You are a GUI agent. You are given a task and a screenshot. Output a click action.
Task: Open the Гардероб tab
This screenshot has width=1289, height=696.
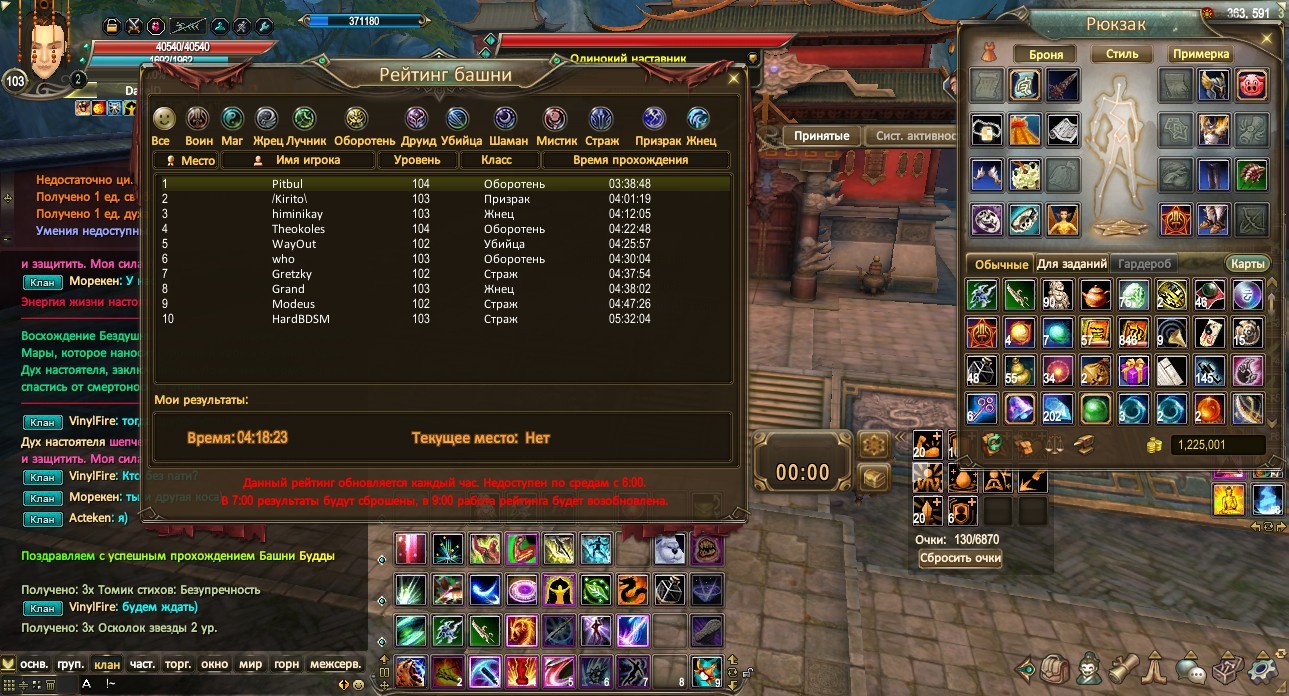coord(1145,264)
